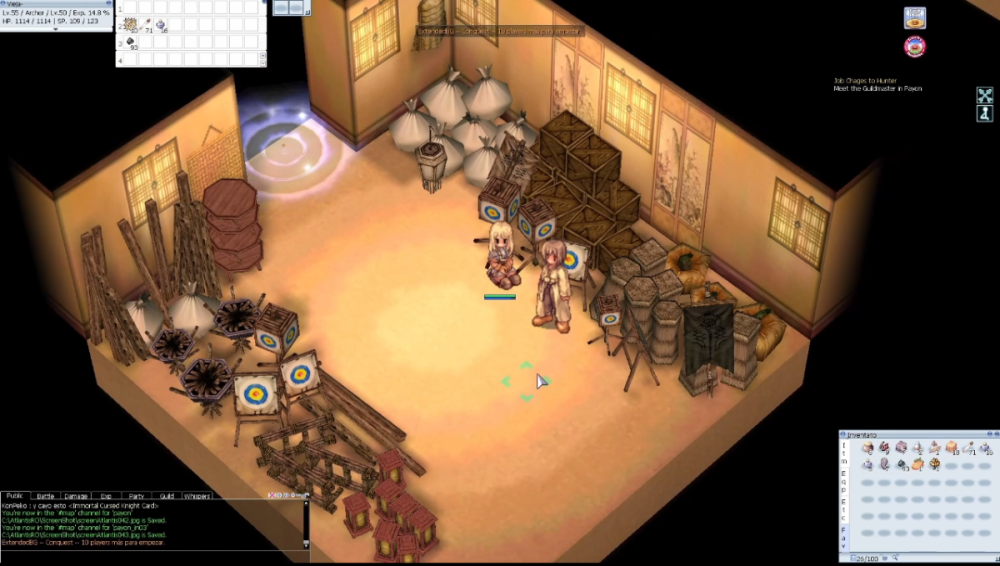The width and height of the screenshot is (1000, 566).
Task: Click the round red badge icon
Action: [x=914, y=46]
